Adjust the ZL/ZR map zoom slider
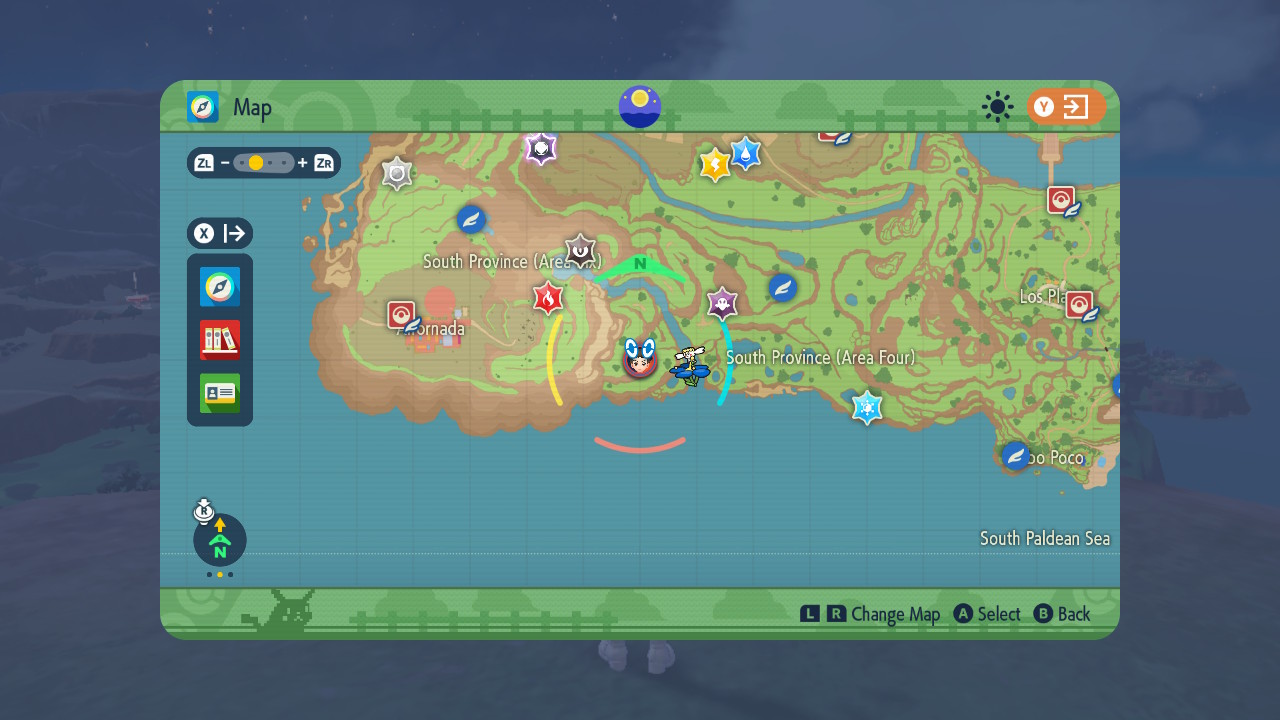The height and width of the screenshot is (720, 1280). click(263, 162)
